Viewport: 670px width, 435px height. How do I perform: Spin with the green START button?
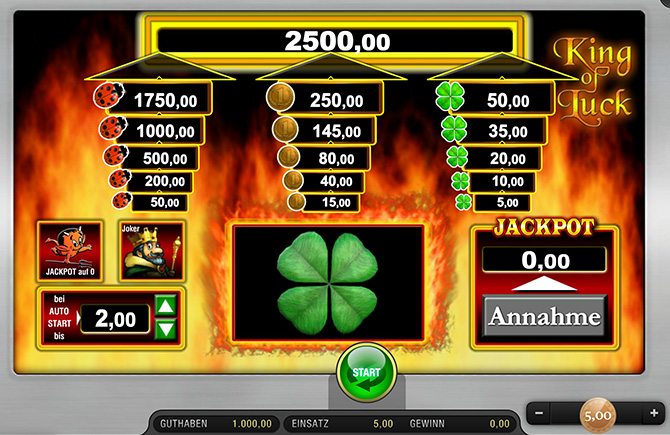coord(366,373)
